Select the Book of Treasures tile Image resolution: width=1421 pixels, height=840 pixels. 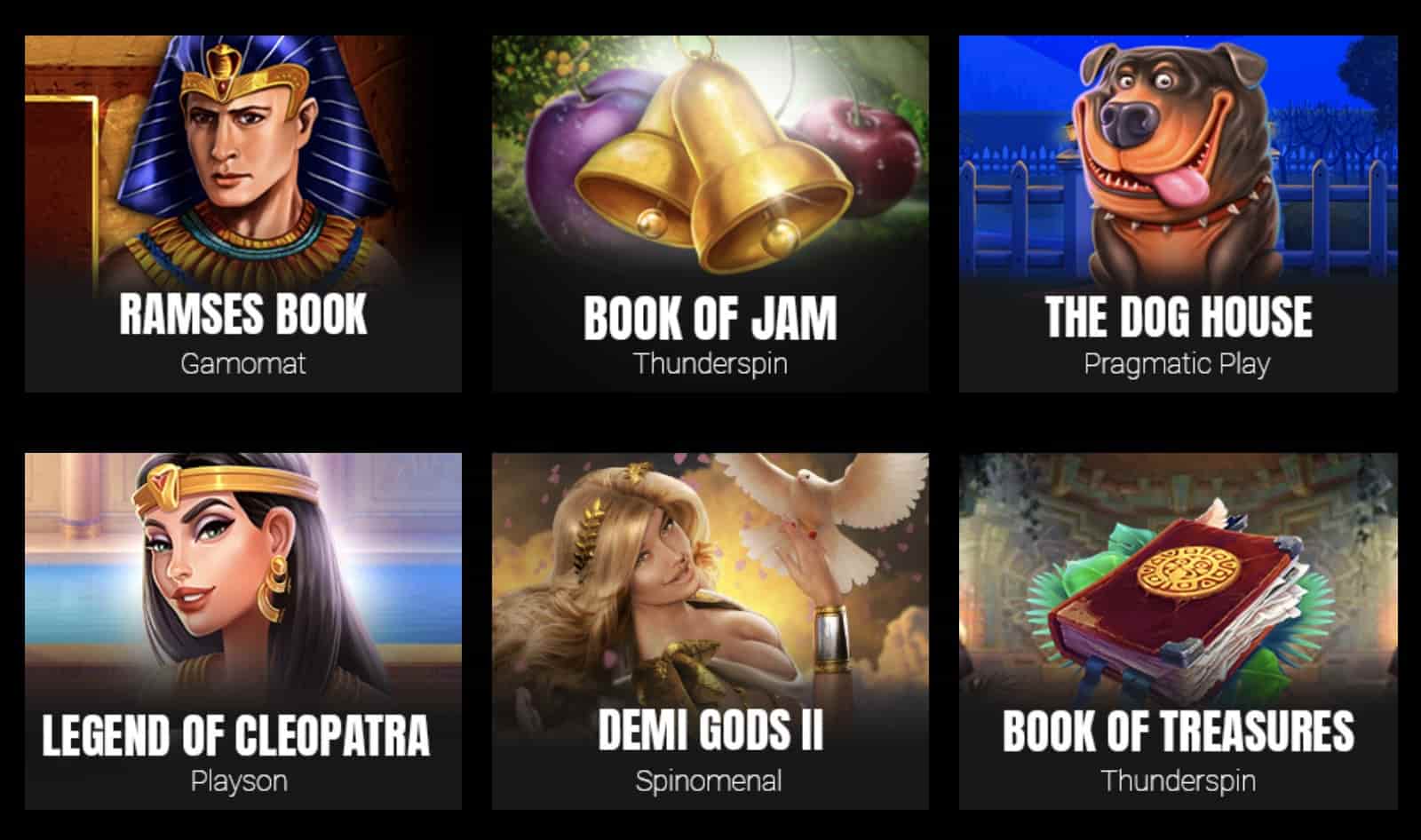[x=1178, y=630]
